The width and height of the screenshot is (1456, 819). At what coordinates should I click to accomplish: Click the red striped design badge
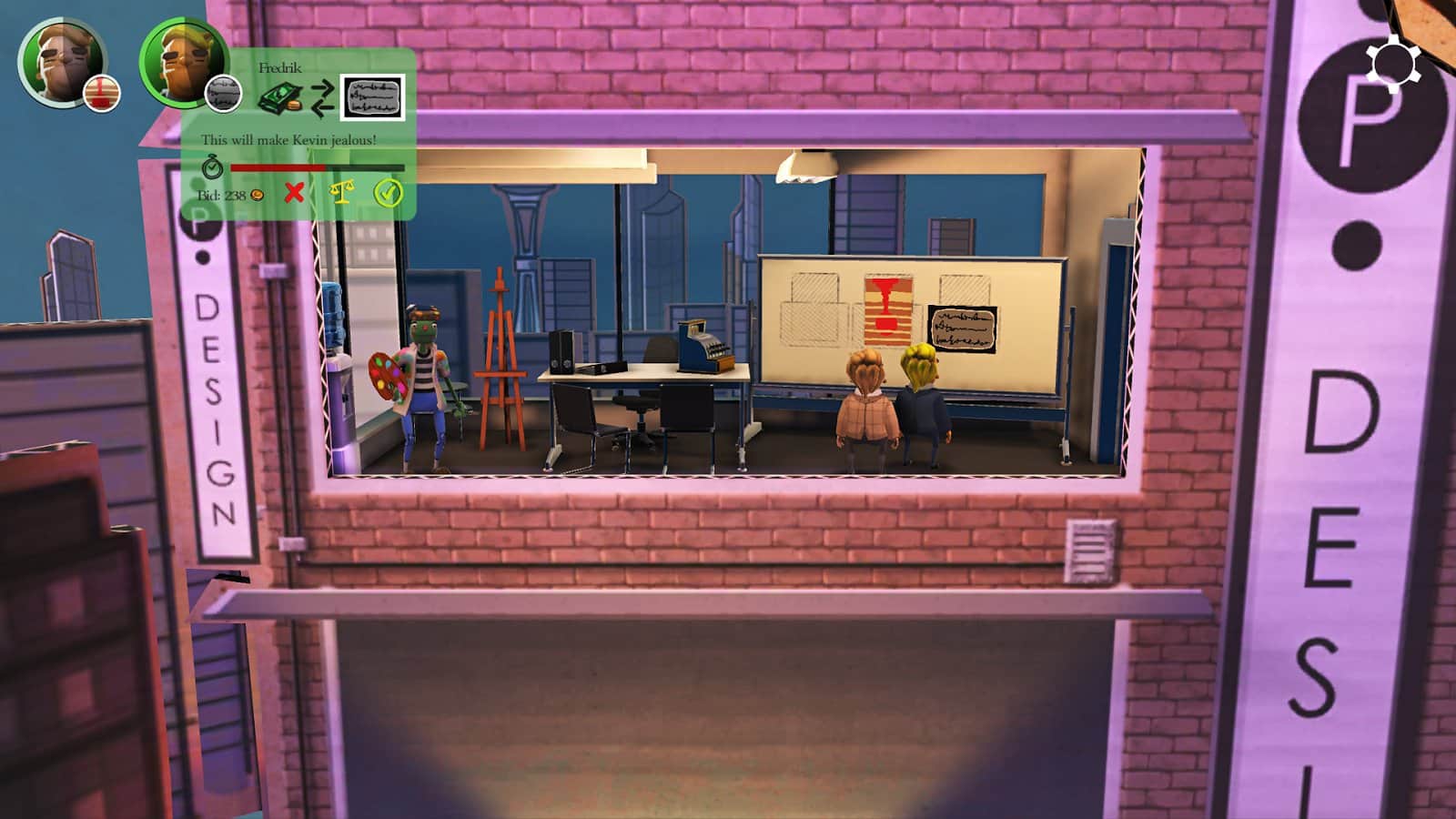coord(102,93)
